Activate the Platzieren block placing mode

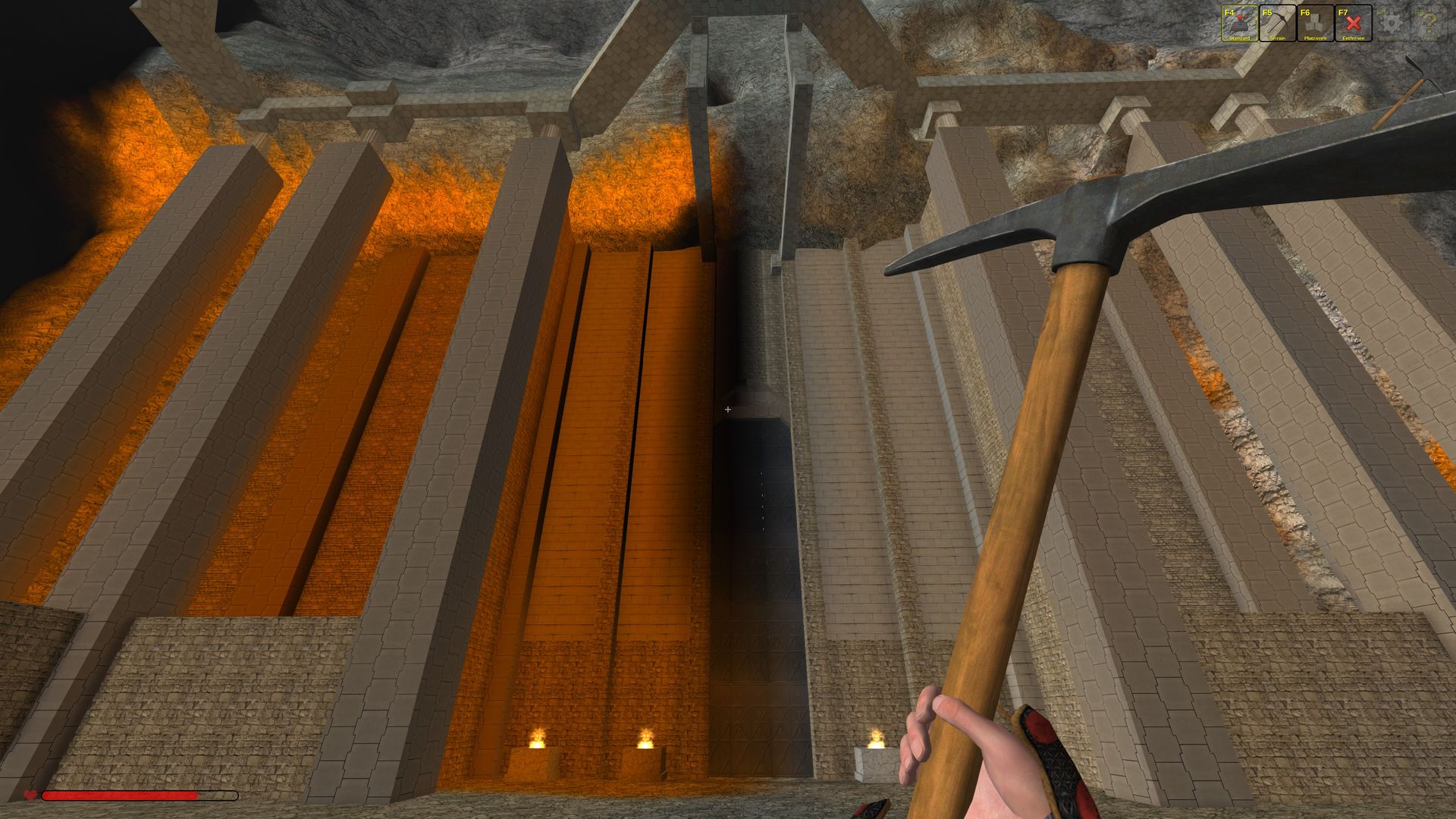pos(1315,24)
